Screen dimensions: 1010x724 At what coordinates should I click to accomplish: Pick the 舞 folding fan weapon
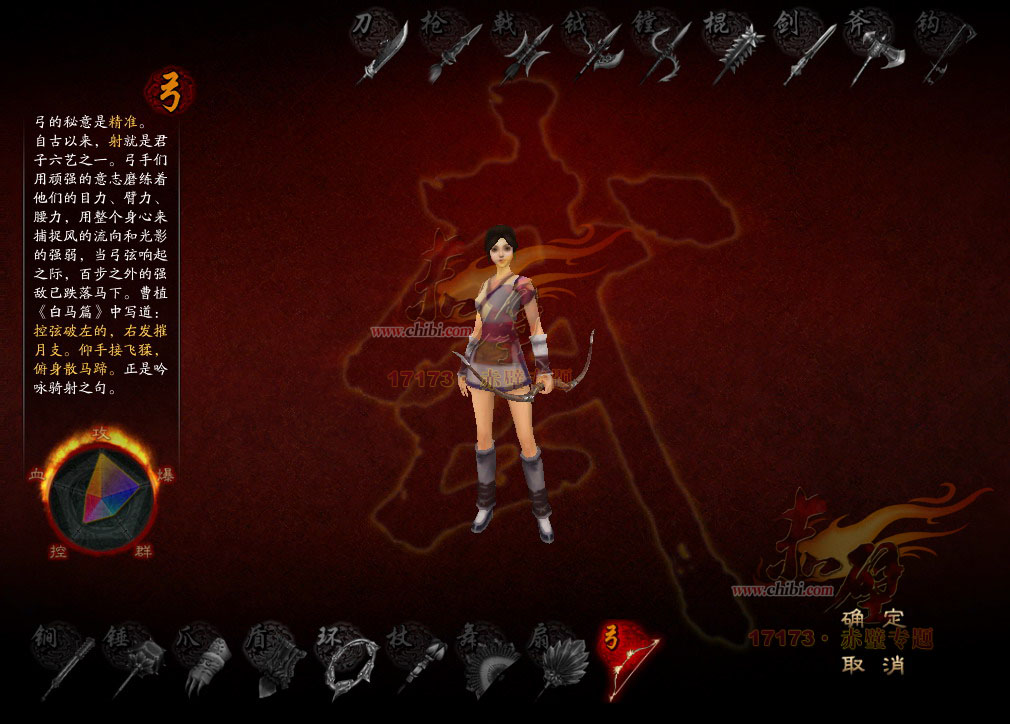pyautogui.click(x=487, y=660)
